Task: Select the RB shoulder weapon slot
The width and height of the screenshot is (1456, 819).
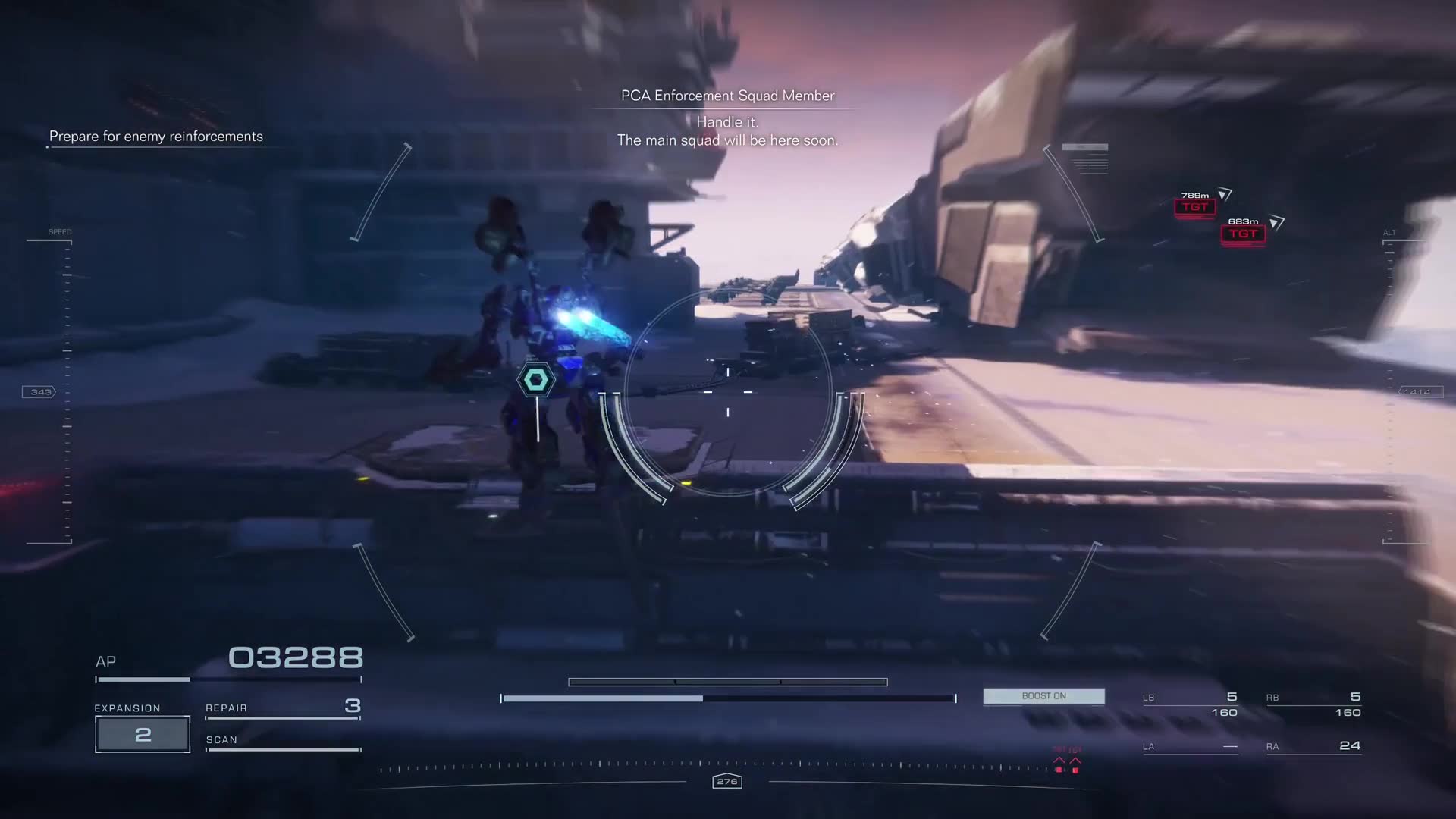Action: click(1313, 704)
